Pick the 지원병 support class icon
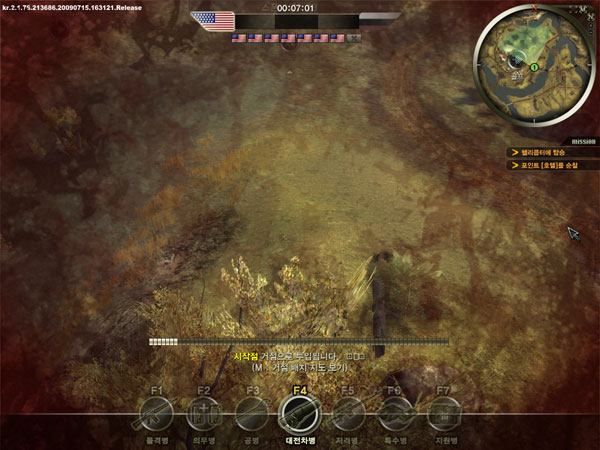 click(443, 413)
